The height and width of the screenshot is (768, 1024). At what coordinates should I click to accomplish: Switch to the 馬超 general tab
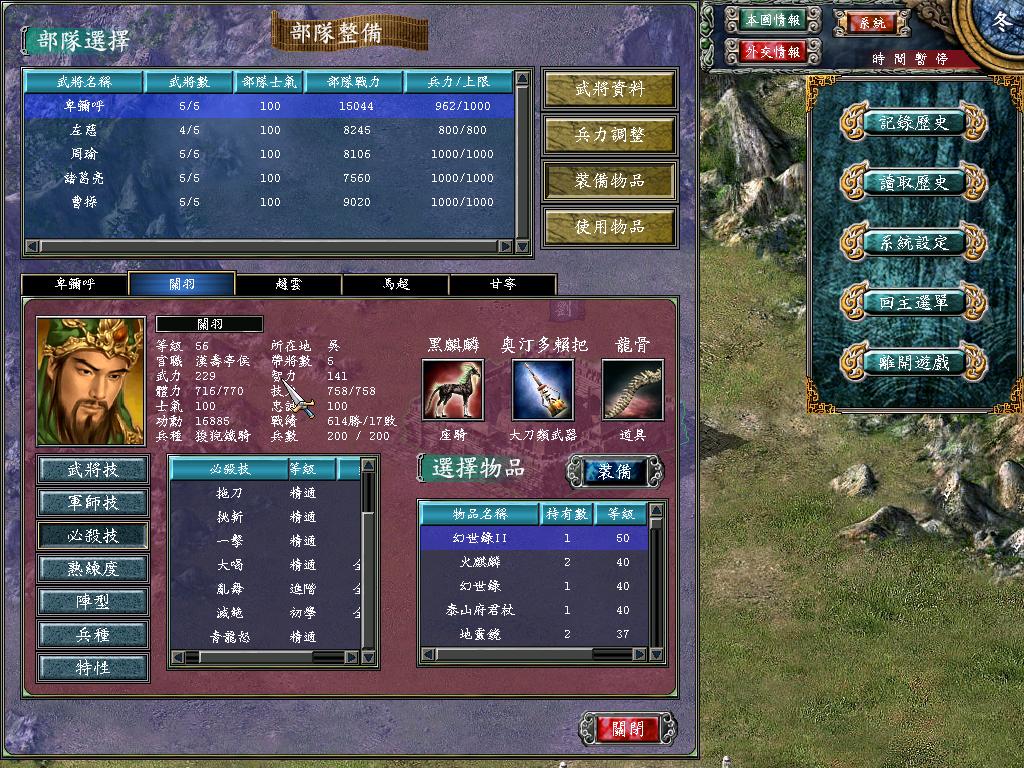click(395, 284)
